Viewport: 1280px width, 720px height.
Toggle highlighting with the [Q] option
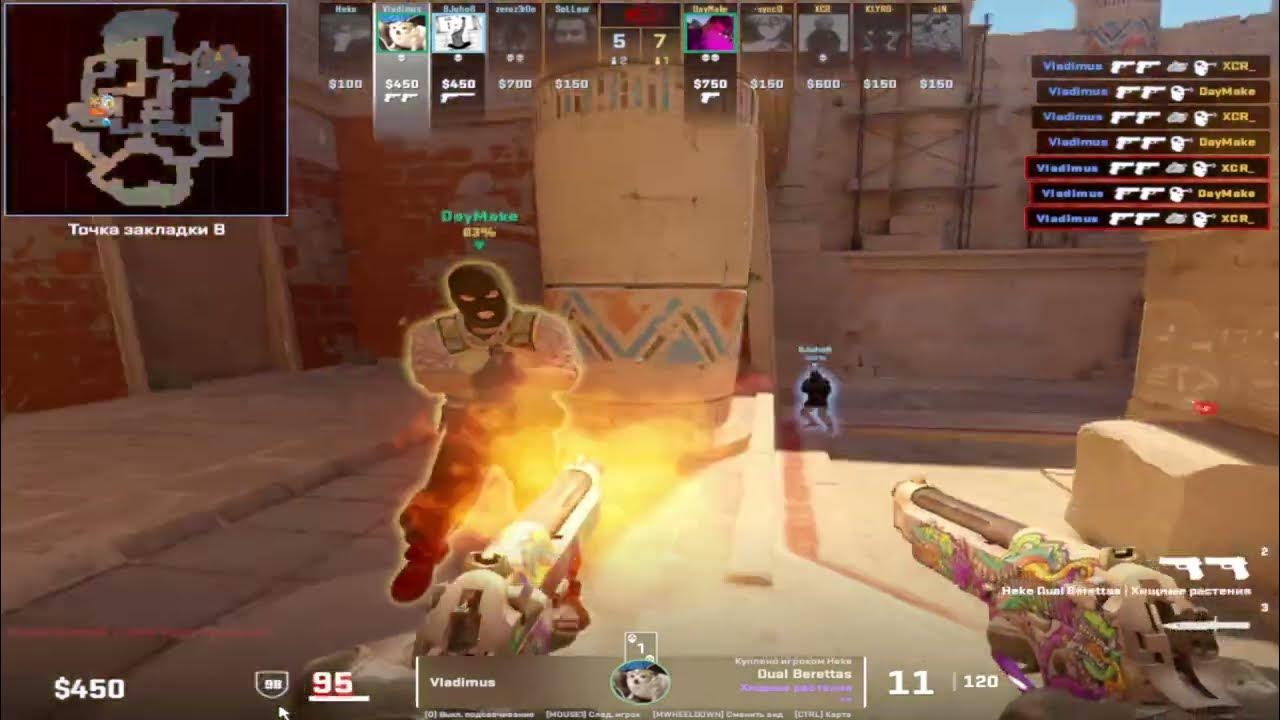pyautogui.click(x=478, y=713)
